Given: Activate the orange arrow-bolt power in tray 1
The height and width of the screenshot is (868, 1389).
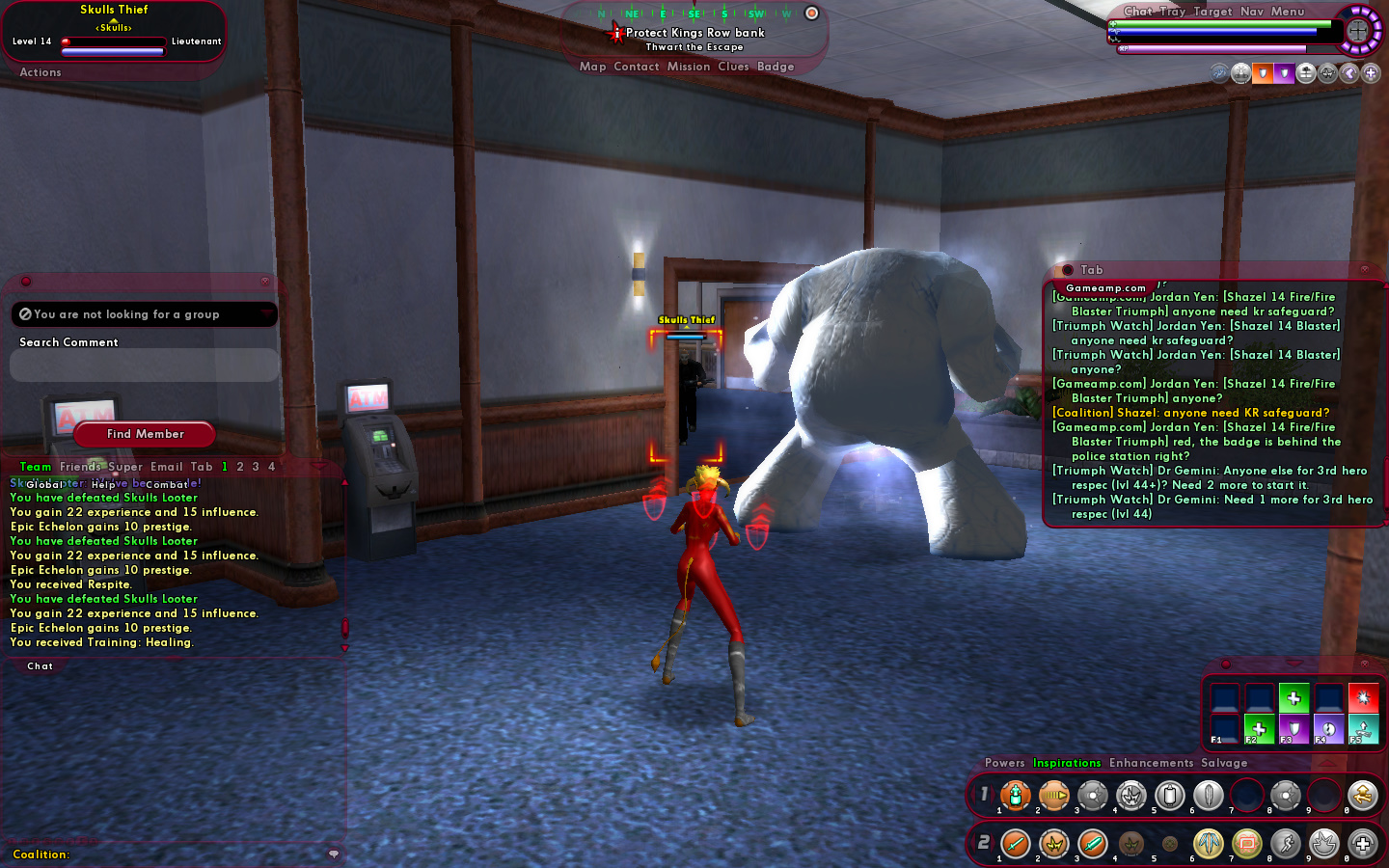Looking at the screenshot, I should tap(1054, 796).
